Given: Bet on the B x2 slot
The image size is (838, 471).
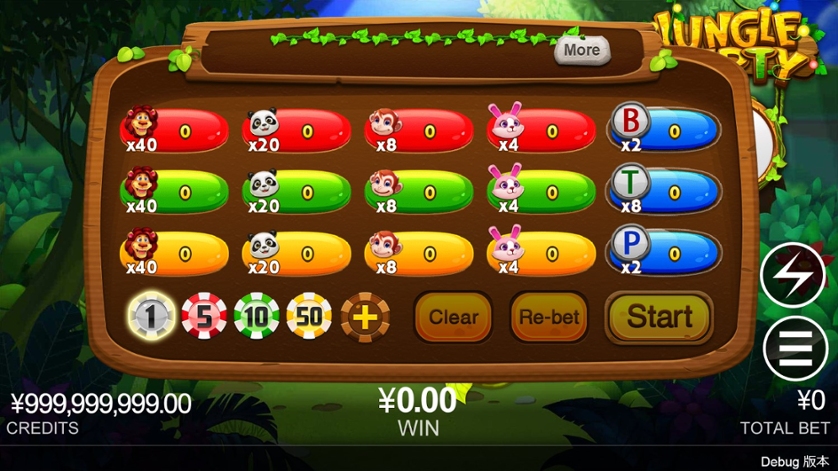Looking at the screenshot, I should coord(665,131).
